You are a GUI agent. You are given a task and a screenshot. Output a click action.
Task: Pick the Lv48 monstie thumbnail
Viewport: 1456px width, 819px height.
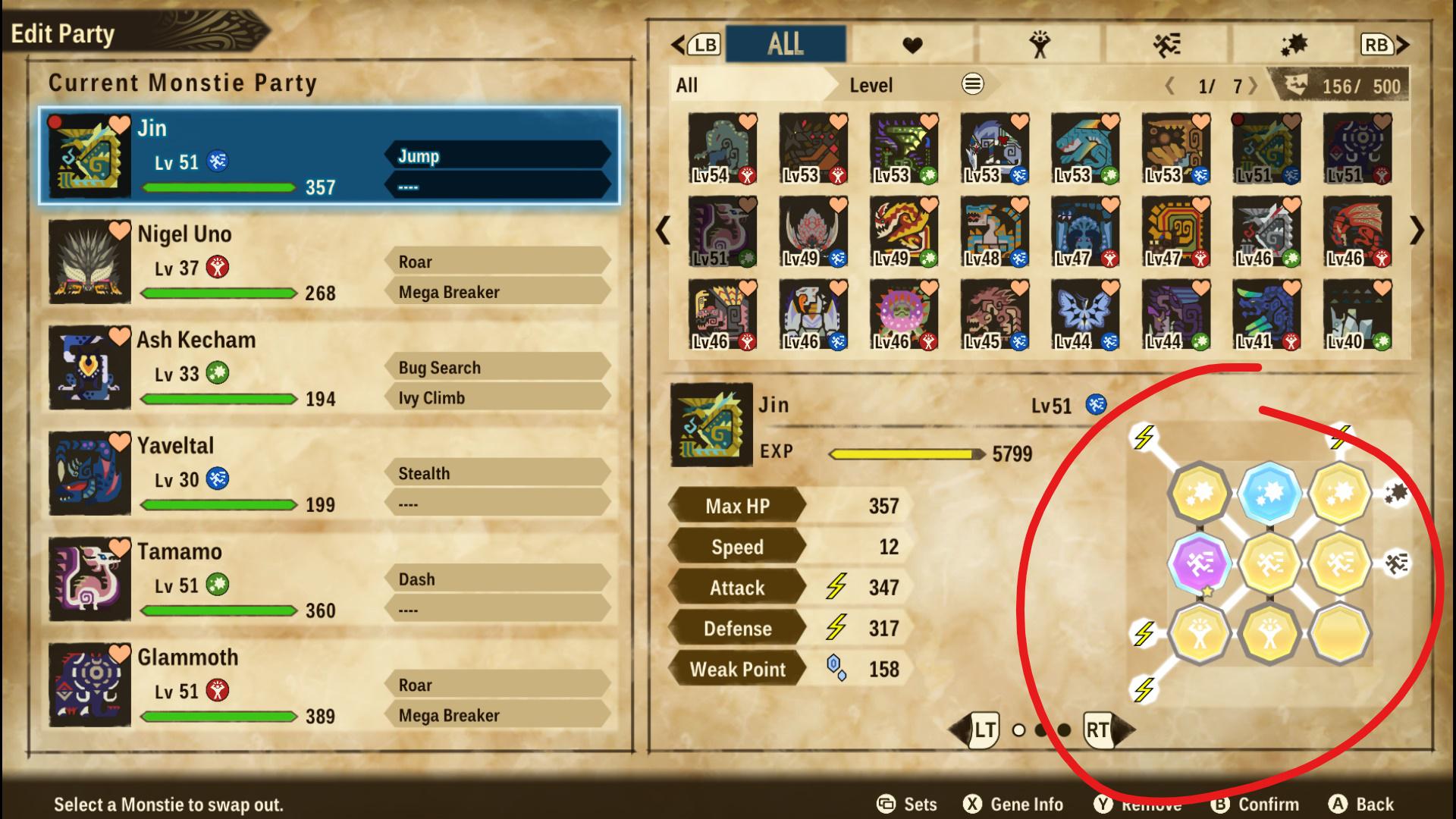(993, 232)
